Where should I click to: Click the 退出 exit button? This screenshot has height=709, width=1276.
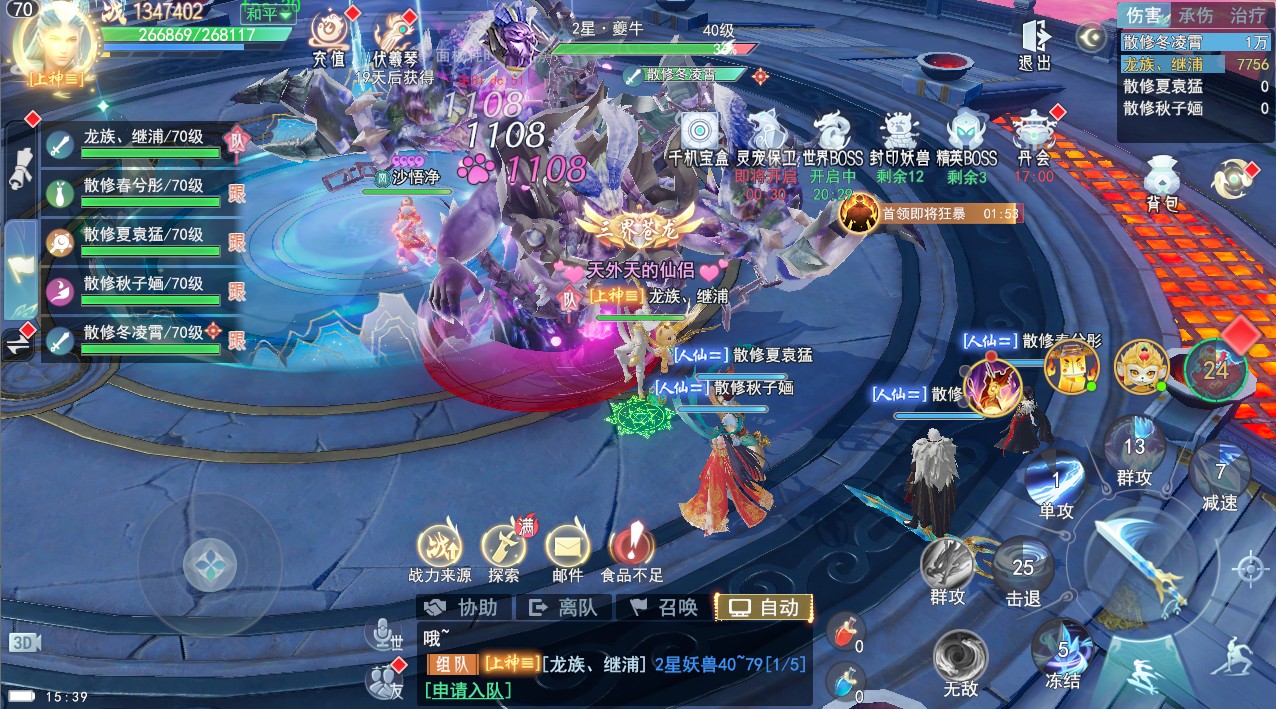pos(1035,44)
